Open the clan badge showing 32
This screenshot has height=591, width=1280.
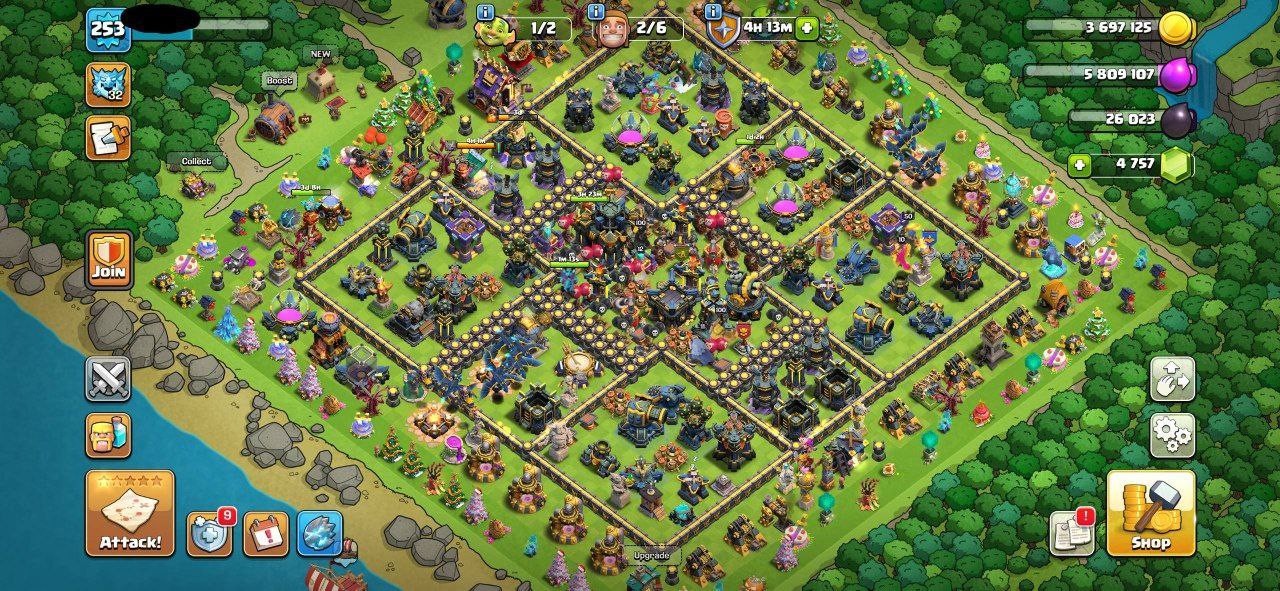[x=108, y=85]
